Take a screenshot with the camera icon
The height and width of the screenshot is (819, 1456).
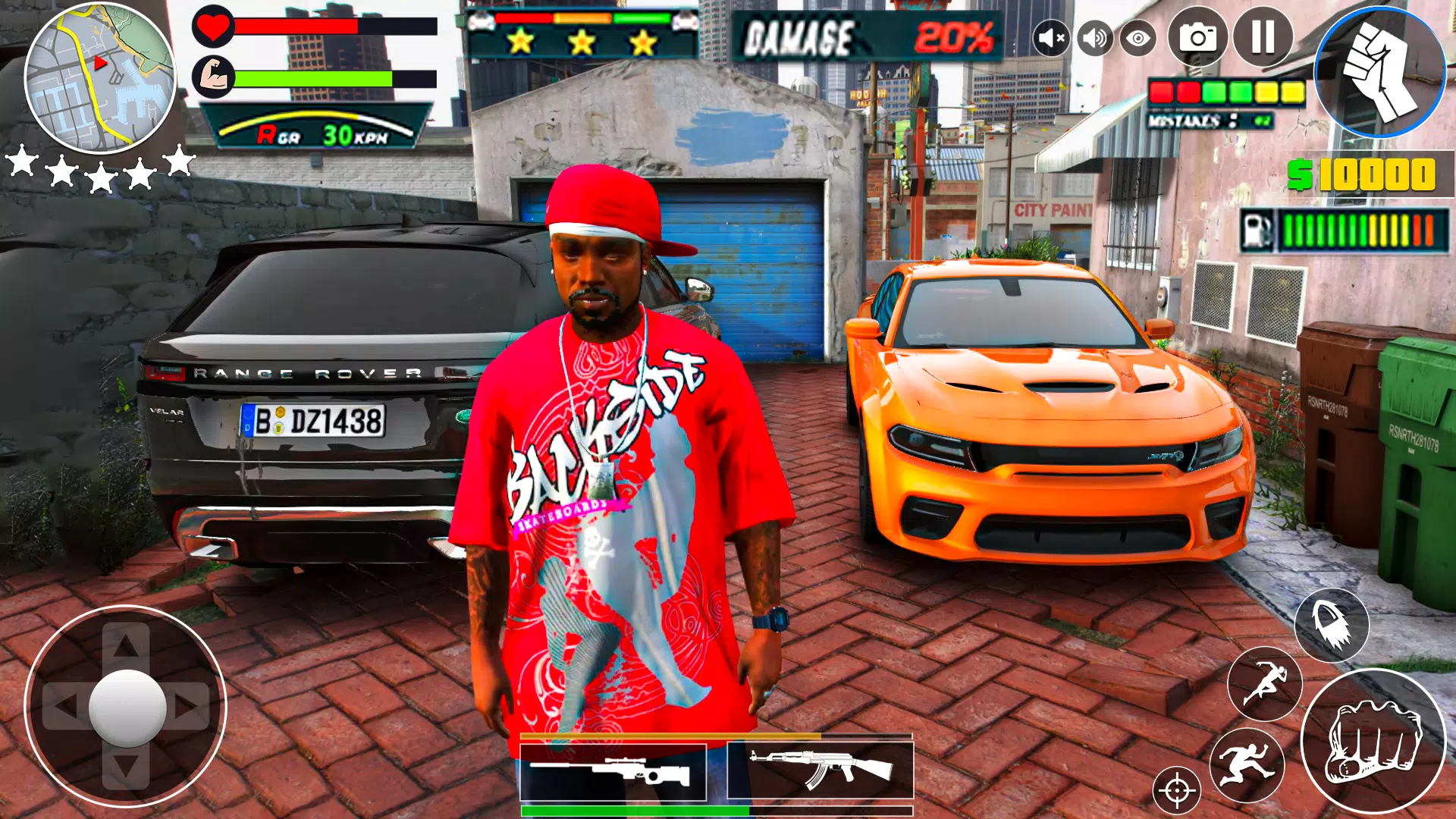point(1195,38)
